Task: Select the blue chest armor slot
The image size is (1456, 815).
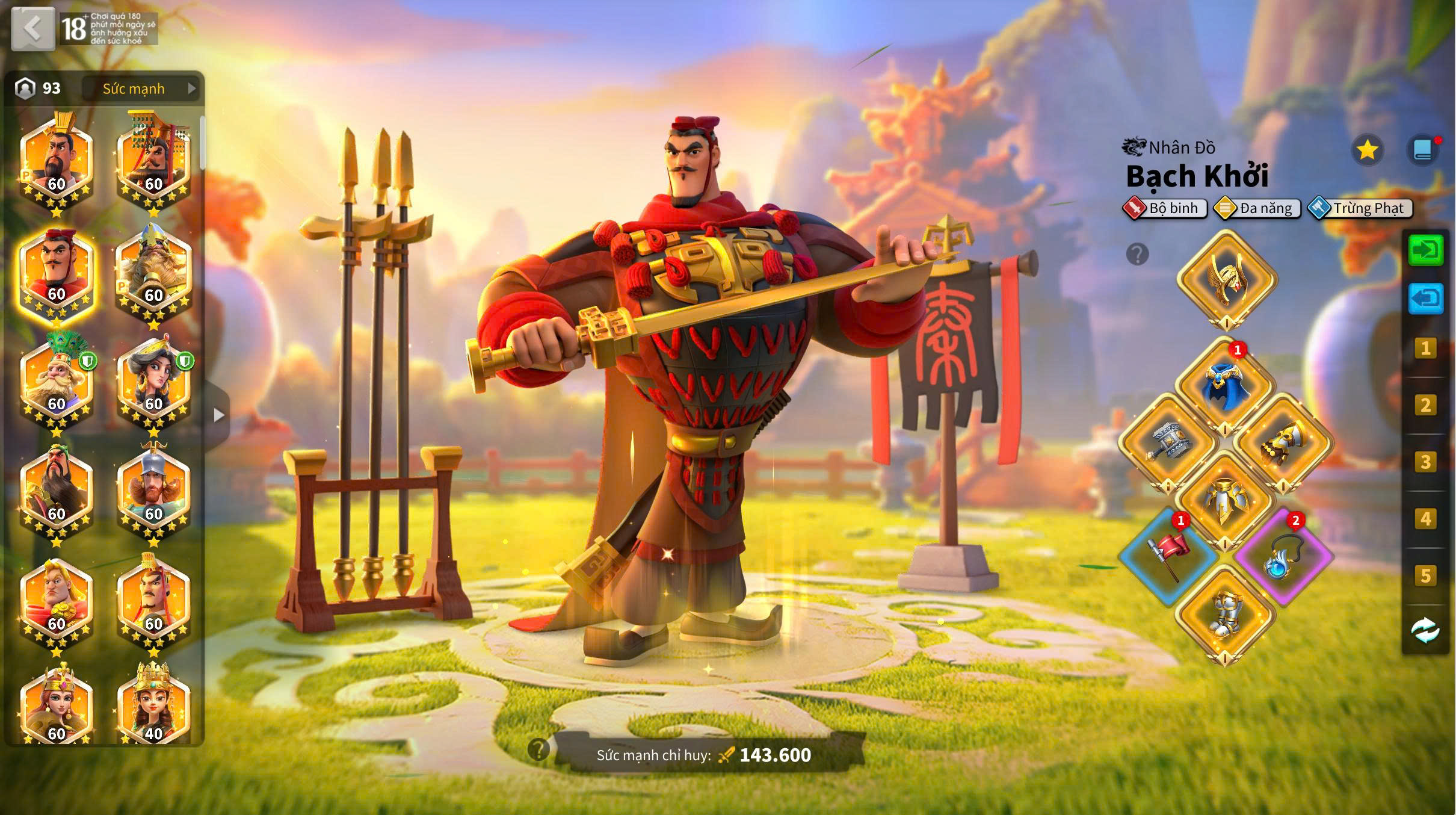Action: click(1225, 385)
